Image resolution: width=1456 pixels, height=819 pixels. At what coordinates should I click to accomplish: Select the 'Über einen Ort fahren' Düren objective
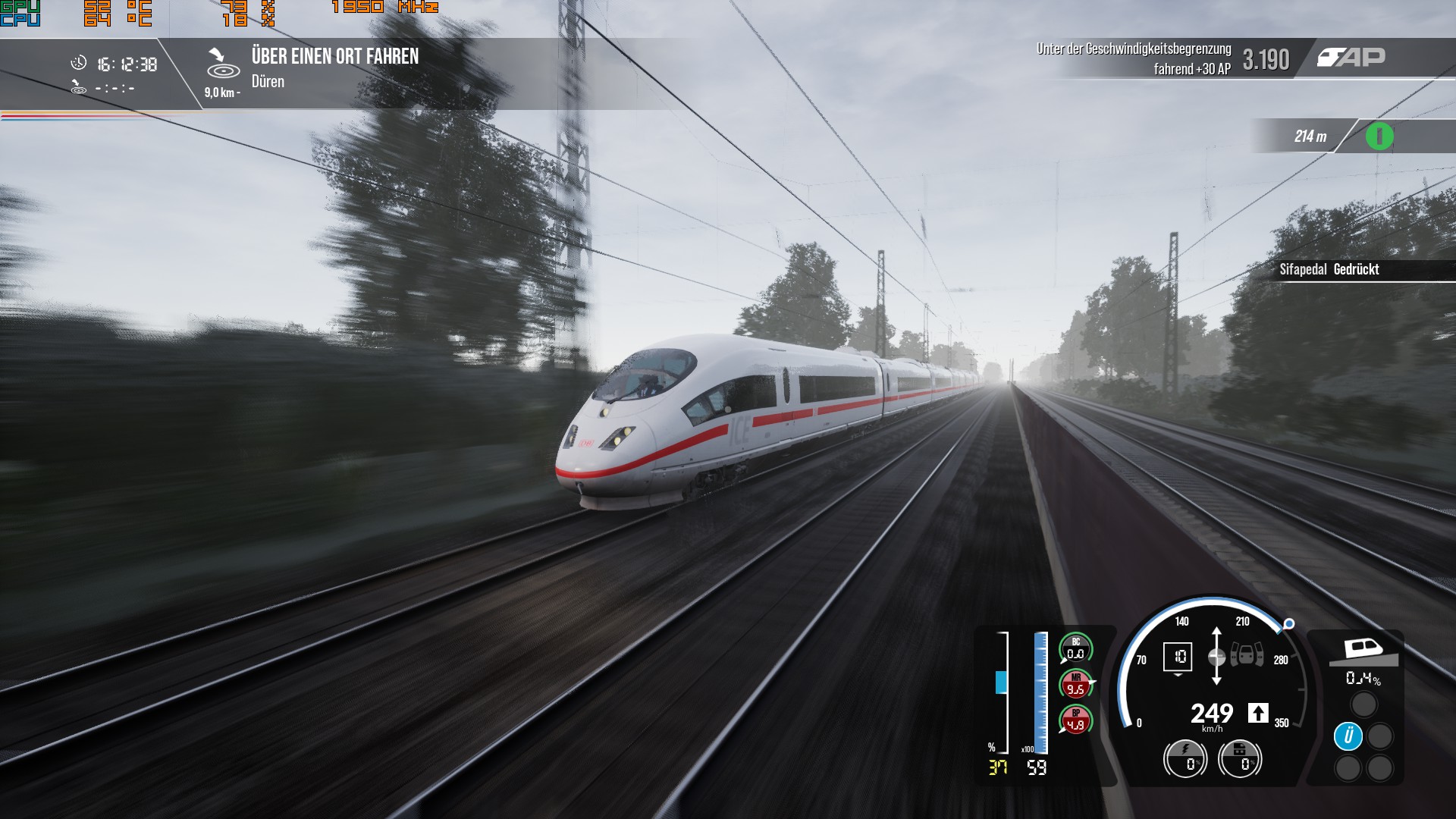pyautogui.click(x=334, y=67)
